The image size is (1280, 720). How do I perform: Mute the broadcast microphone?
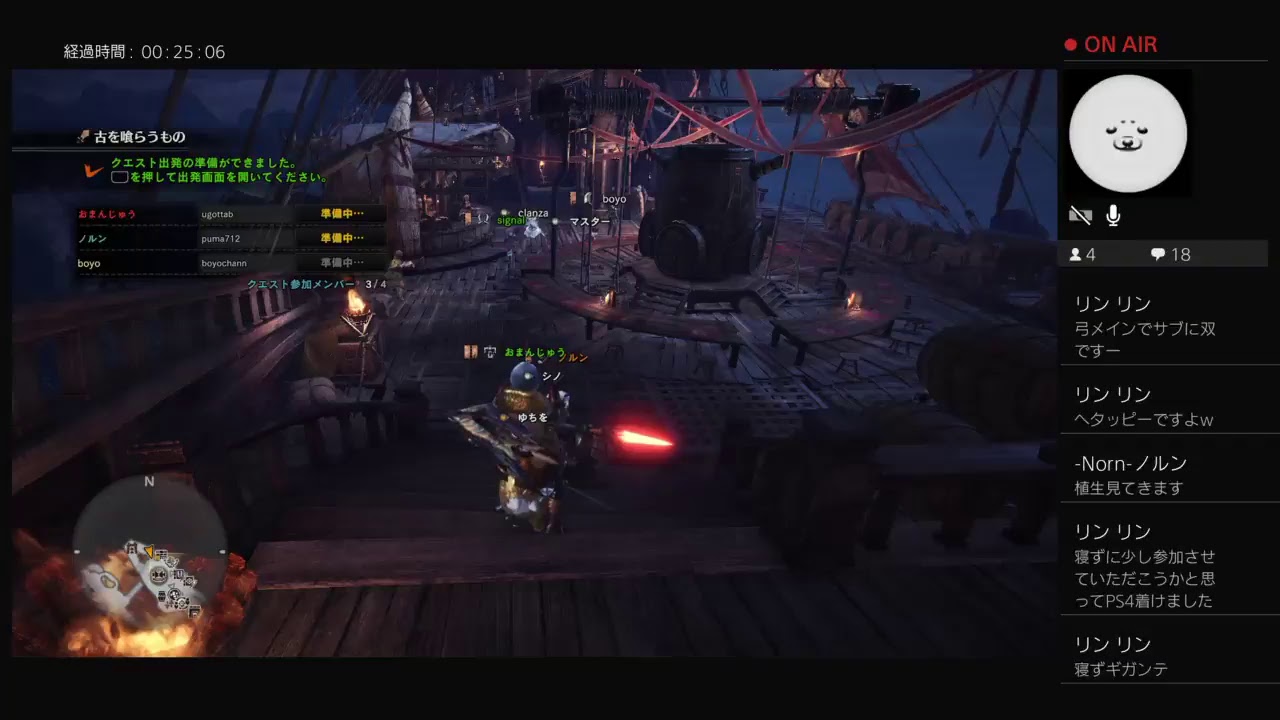click(1113, 213)
